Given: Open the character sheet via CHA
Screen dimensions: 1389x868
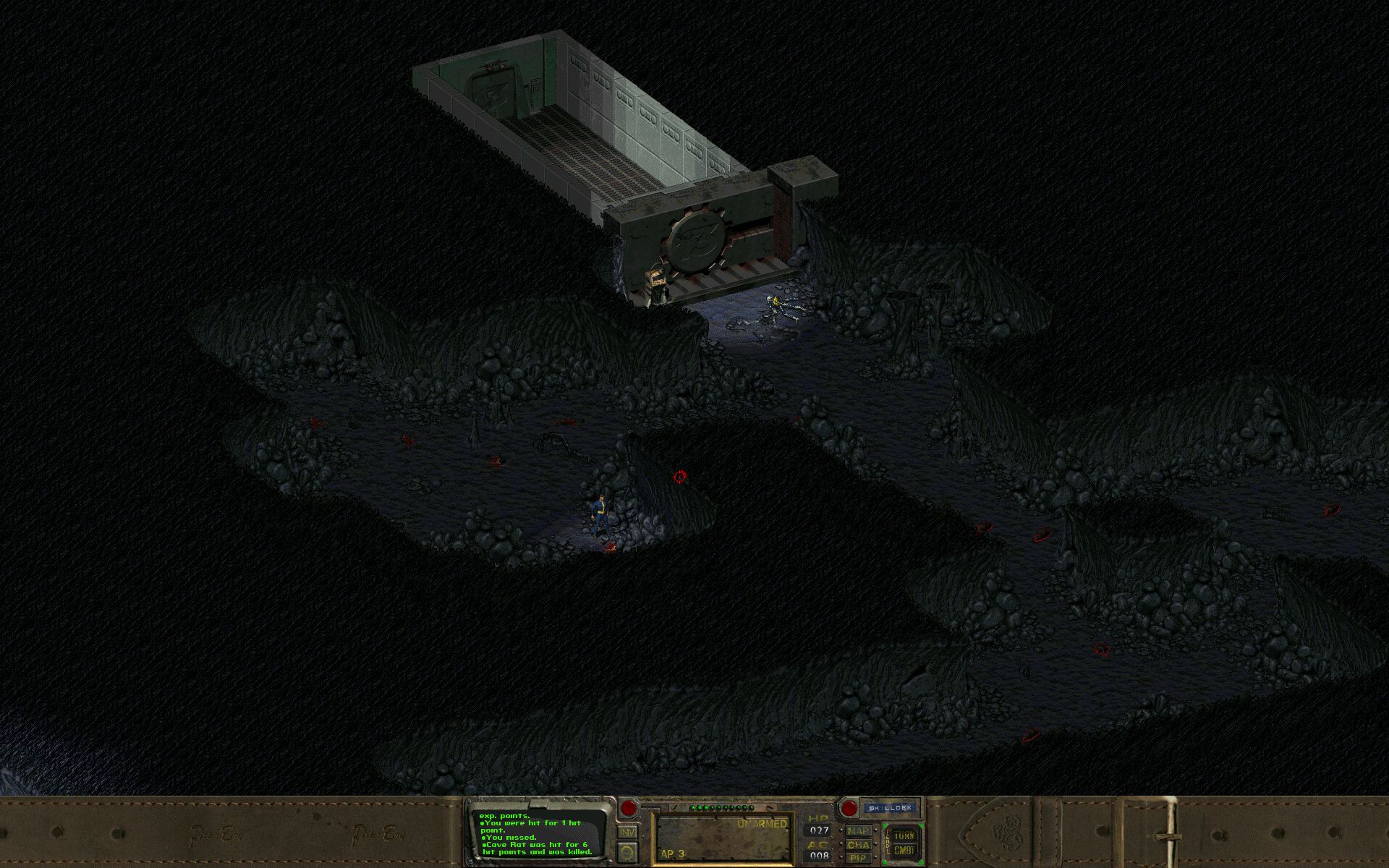Looking at the screenshot, I should click(858, 845).
